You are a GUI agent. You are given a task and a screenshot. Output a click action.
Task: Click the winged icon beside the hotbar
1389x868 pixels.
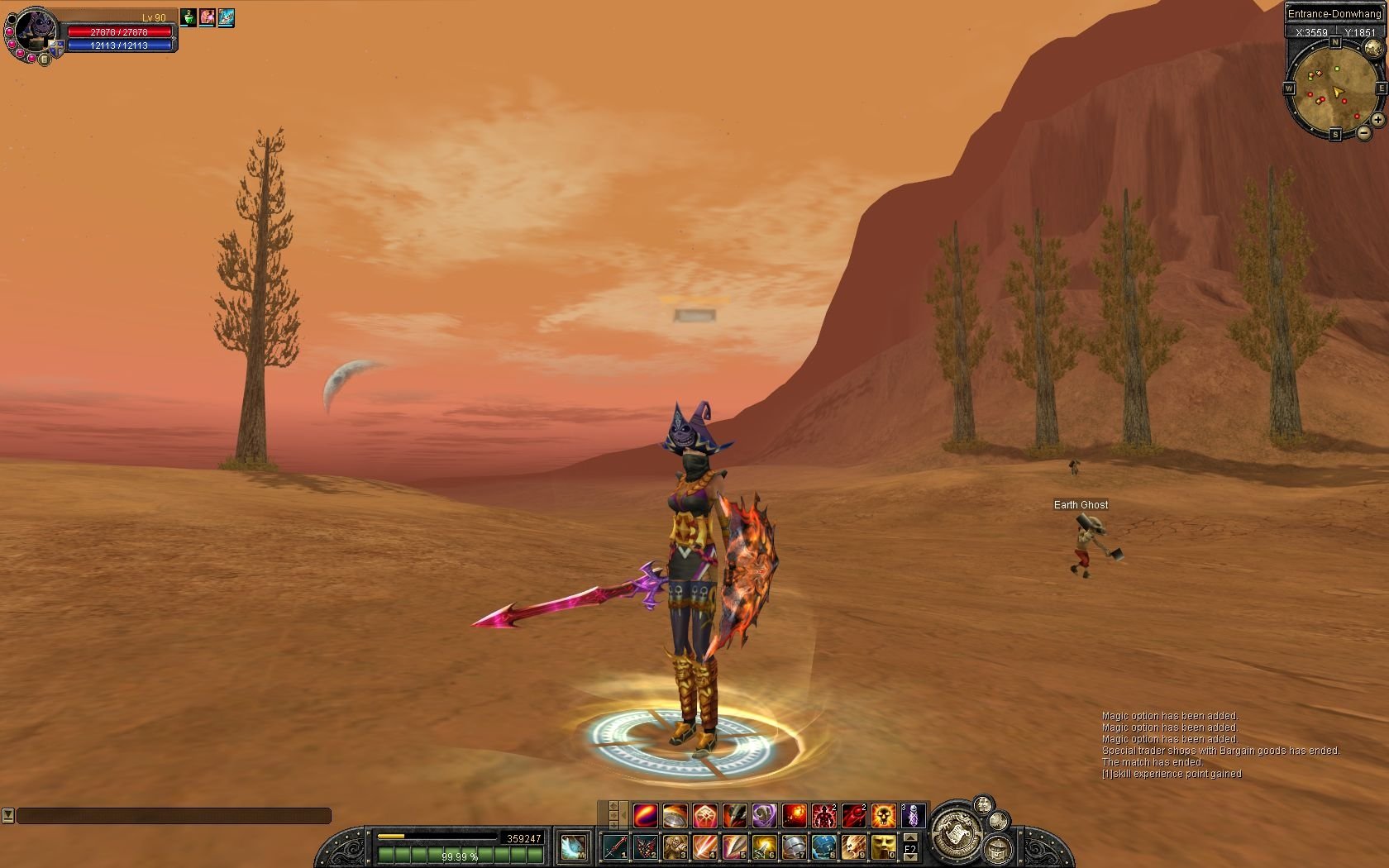point(573,847)
